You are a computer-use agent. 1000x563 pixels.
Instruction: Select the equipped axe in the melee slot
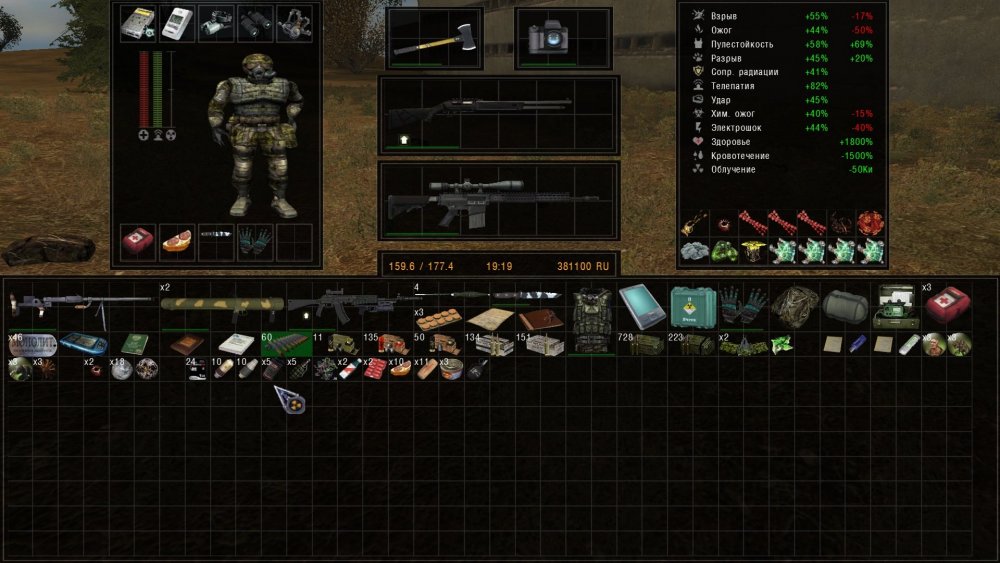point(433,39)
